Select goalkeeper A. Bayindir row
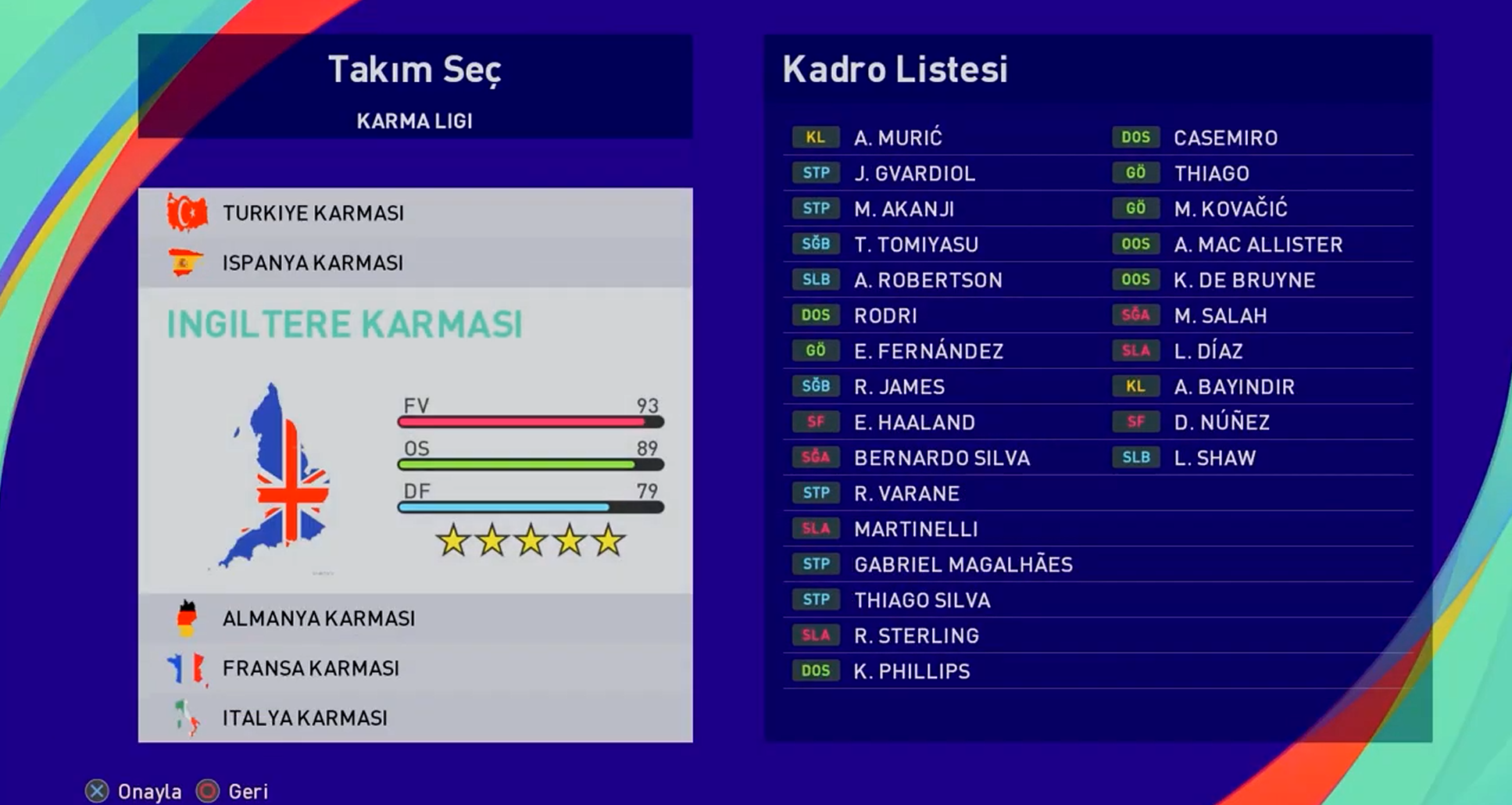Image resolution: width=1512 pixels, height=805 pixels. (x=1234, y=387)
